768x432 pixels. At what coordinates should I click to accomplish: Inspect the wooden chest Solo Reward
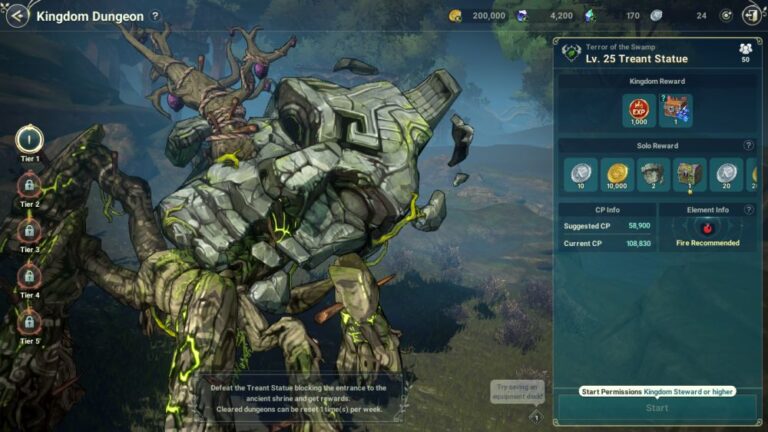coord(690,174)
